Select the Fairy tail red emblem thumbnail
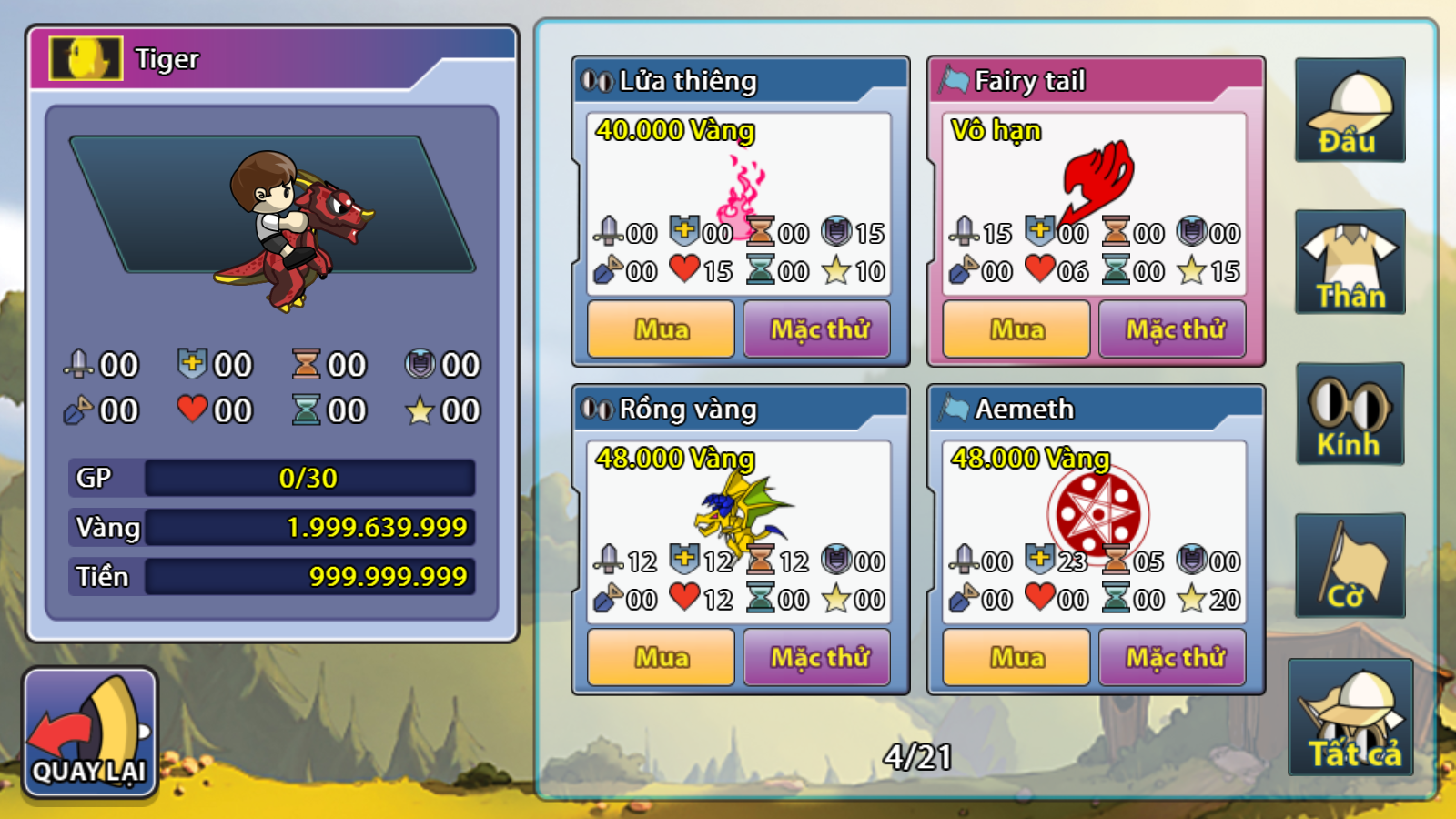1456x819 pixels. click(1099, 179)
